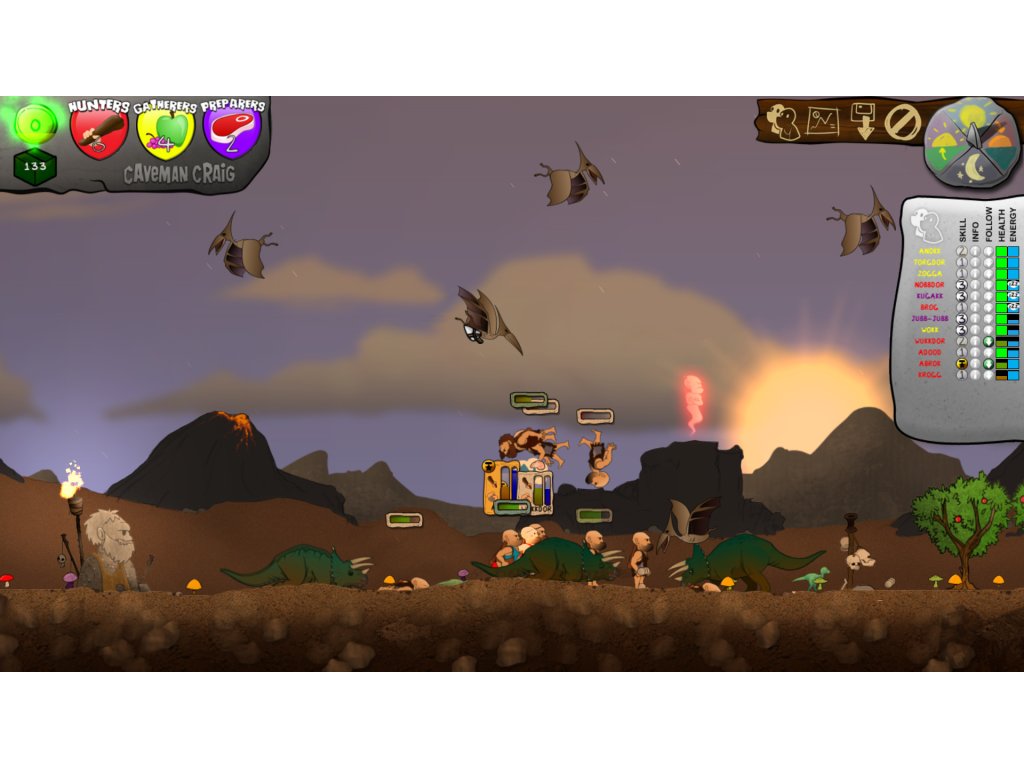Click the roster panel's caveman heads icon
This screenshot has width=1024, height=768.
(x=927, y=224)
